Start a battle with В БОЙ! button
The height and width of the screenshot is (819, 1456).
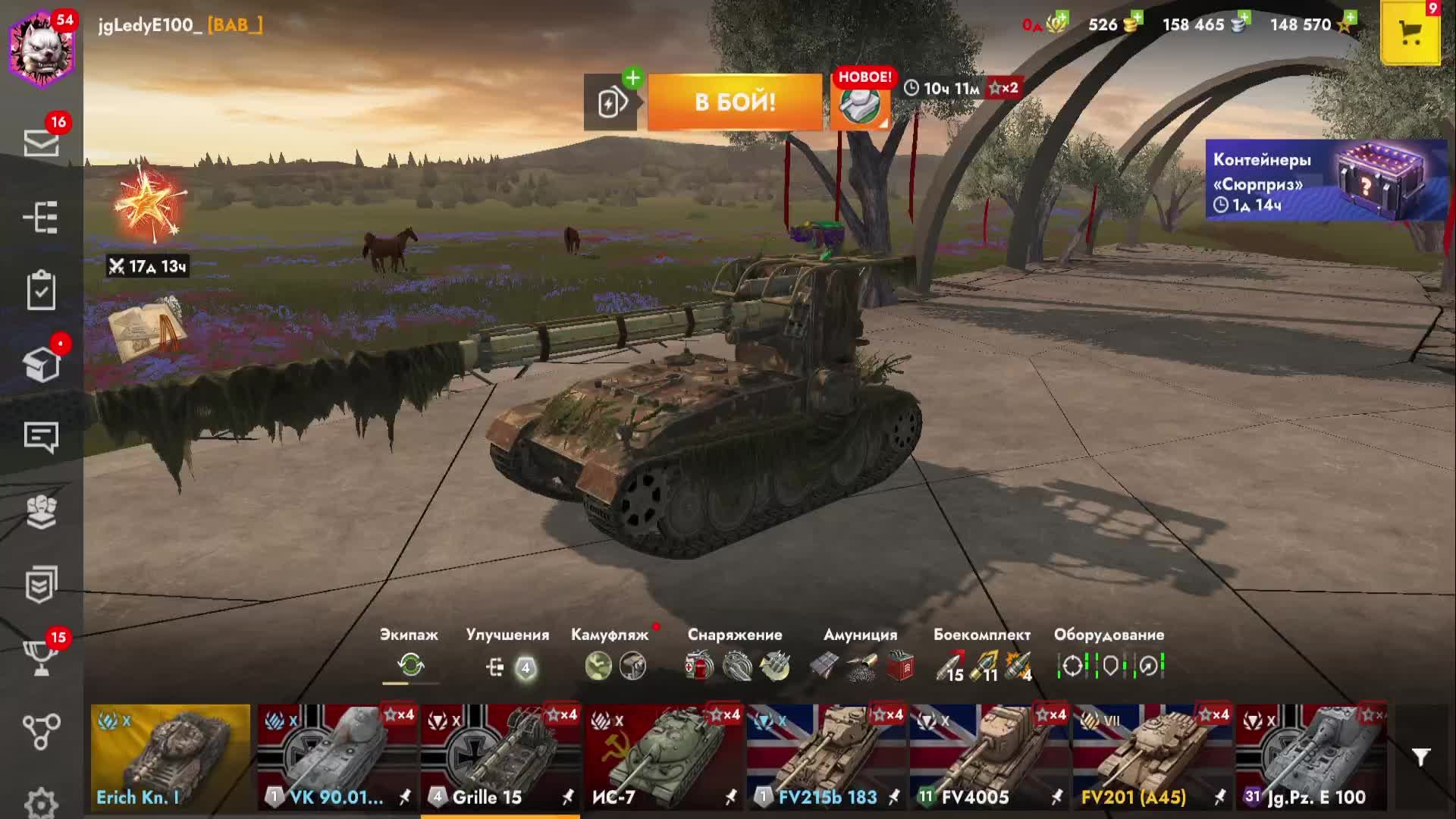pos(735,102)
